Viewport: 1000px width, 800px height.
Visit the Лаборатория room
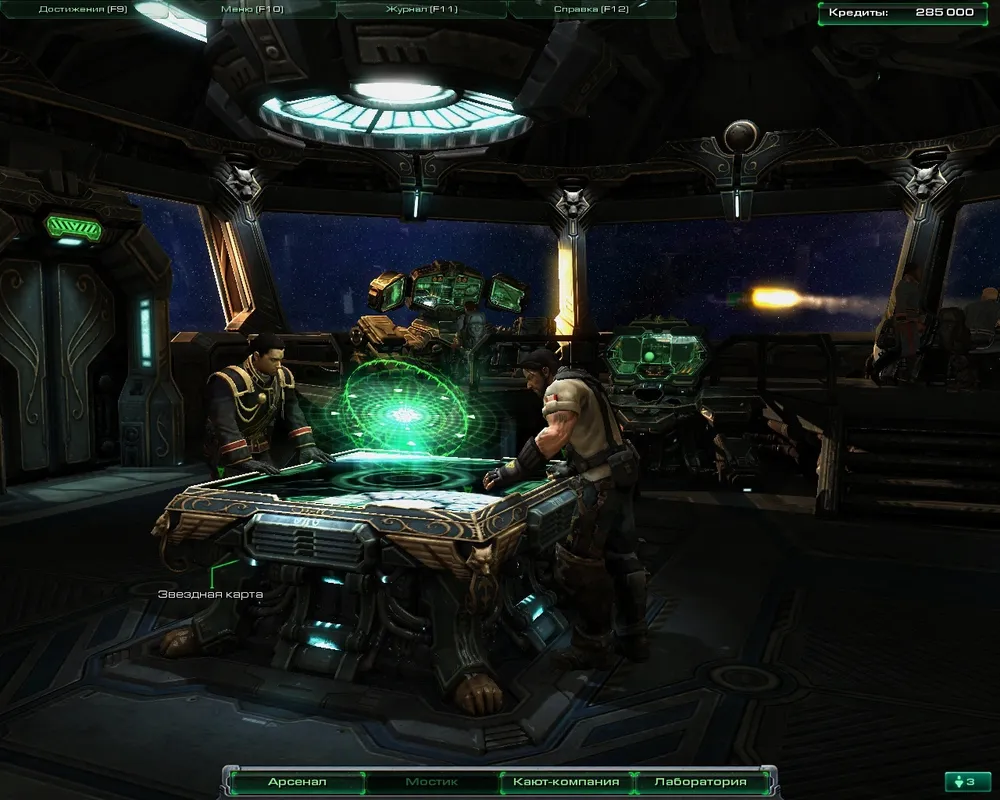[x=700, y=782]
